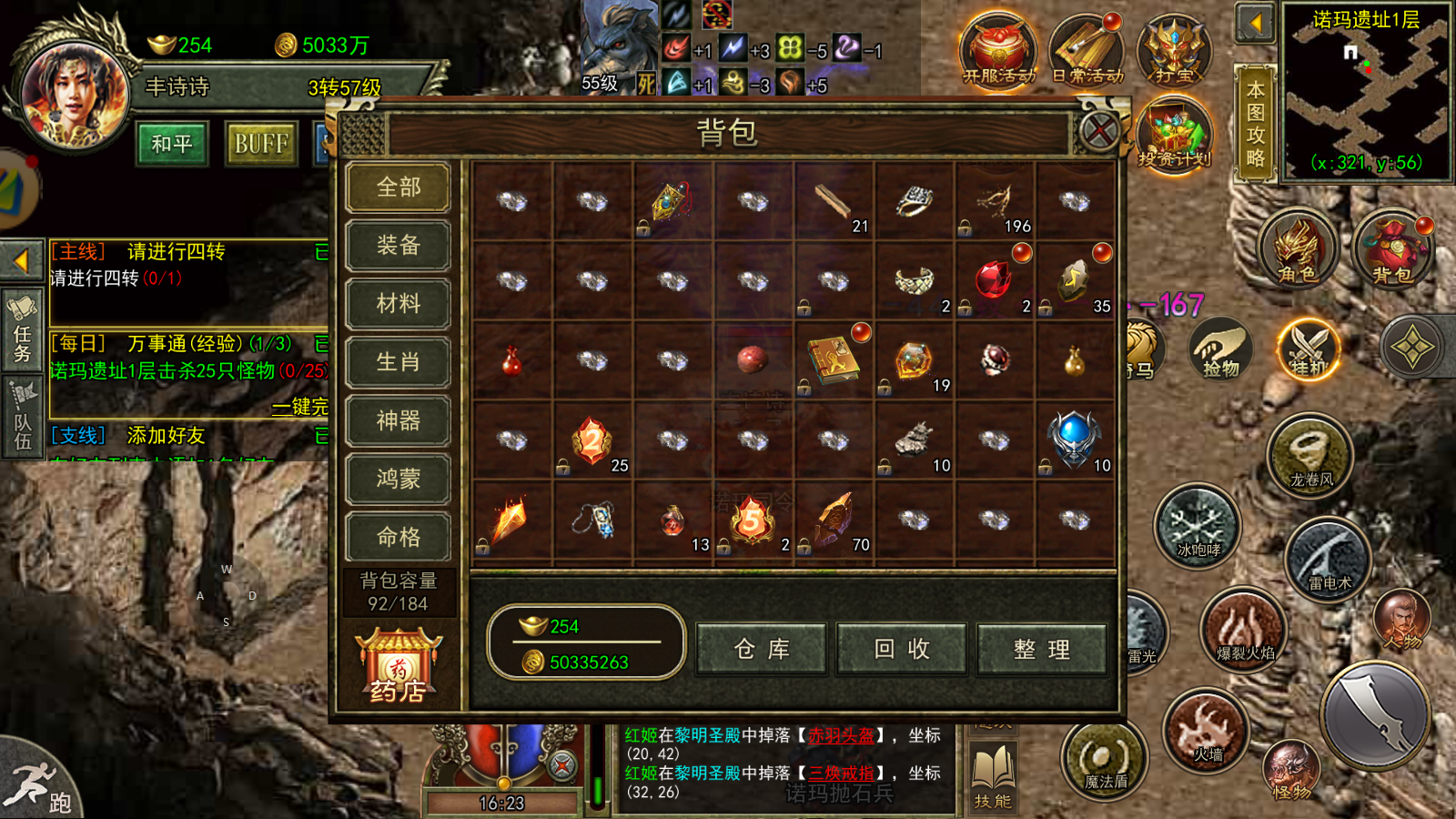The height and width of the screenshot is (819, 1456).
Task: Select the red ruby gem item
Action: [993, 280]
